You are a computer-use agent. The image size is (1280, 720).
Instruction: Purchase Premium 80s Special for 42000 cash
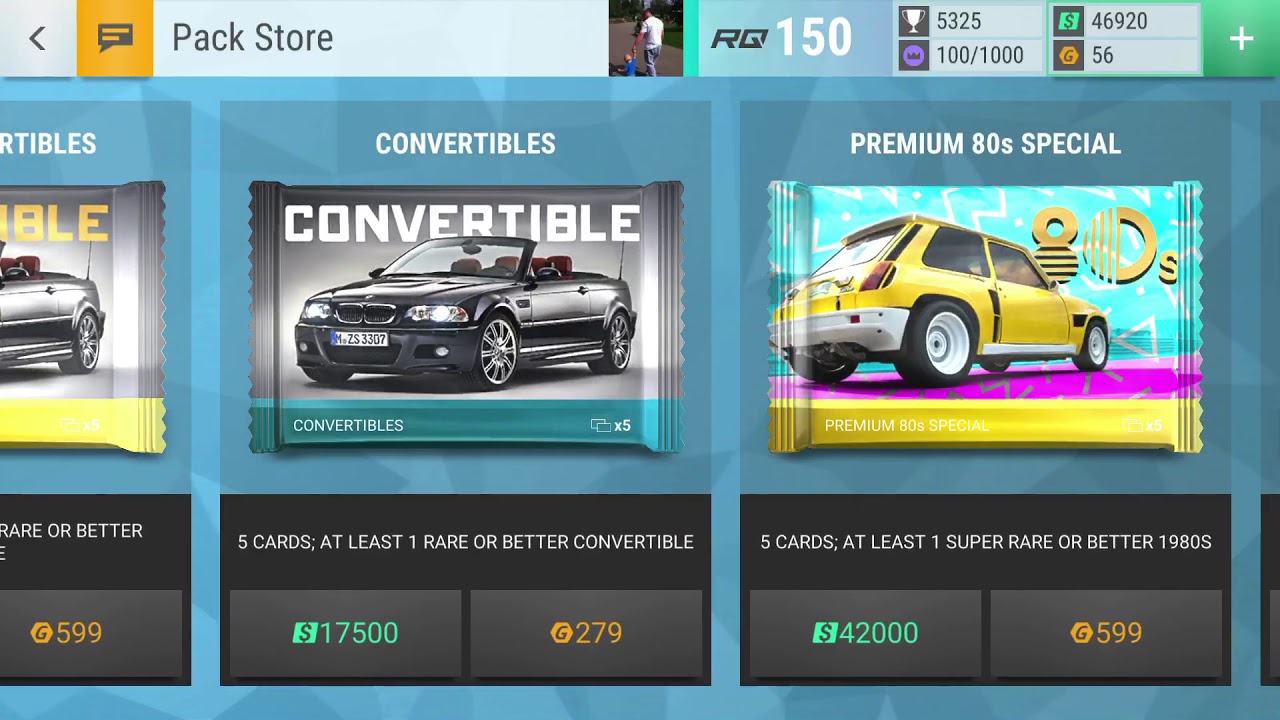tap(866, 633)
